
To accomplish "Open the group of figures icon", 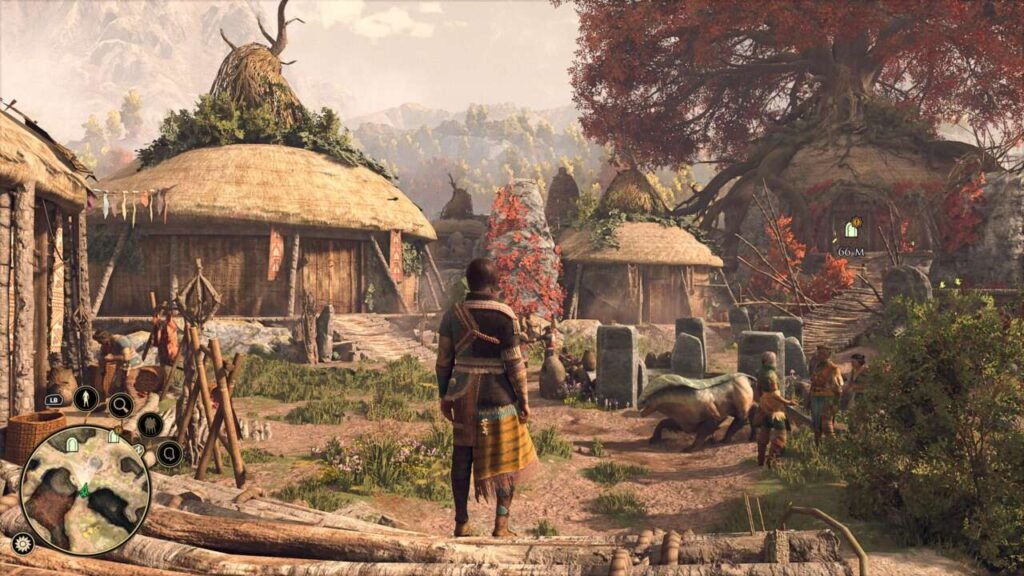I will coord(149,425).
